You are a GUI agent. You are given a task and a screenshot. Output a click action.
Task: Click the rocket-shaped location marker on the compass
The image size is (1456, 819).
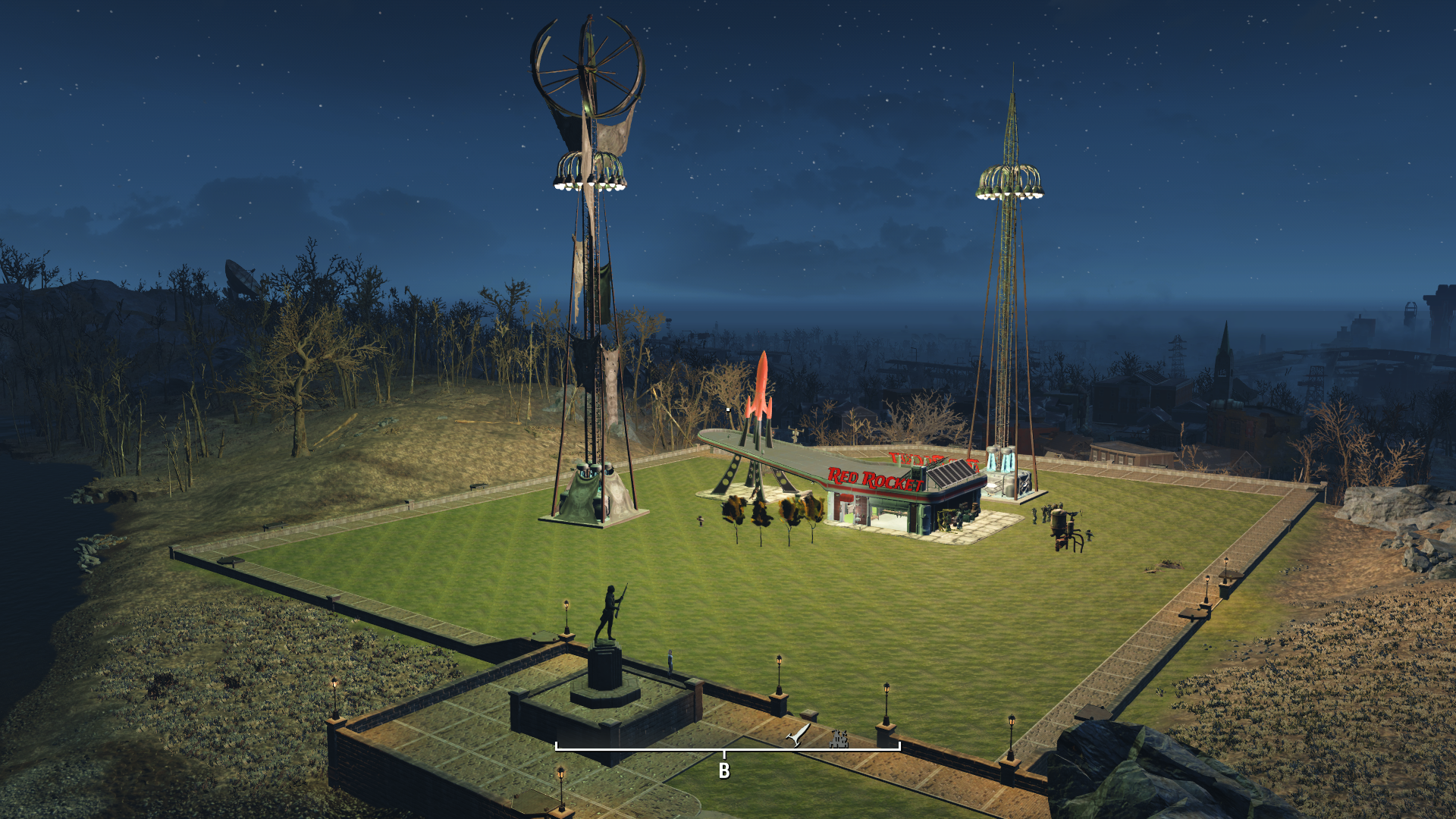coord(799,735)
